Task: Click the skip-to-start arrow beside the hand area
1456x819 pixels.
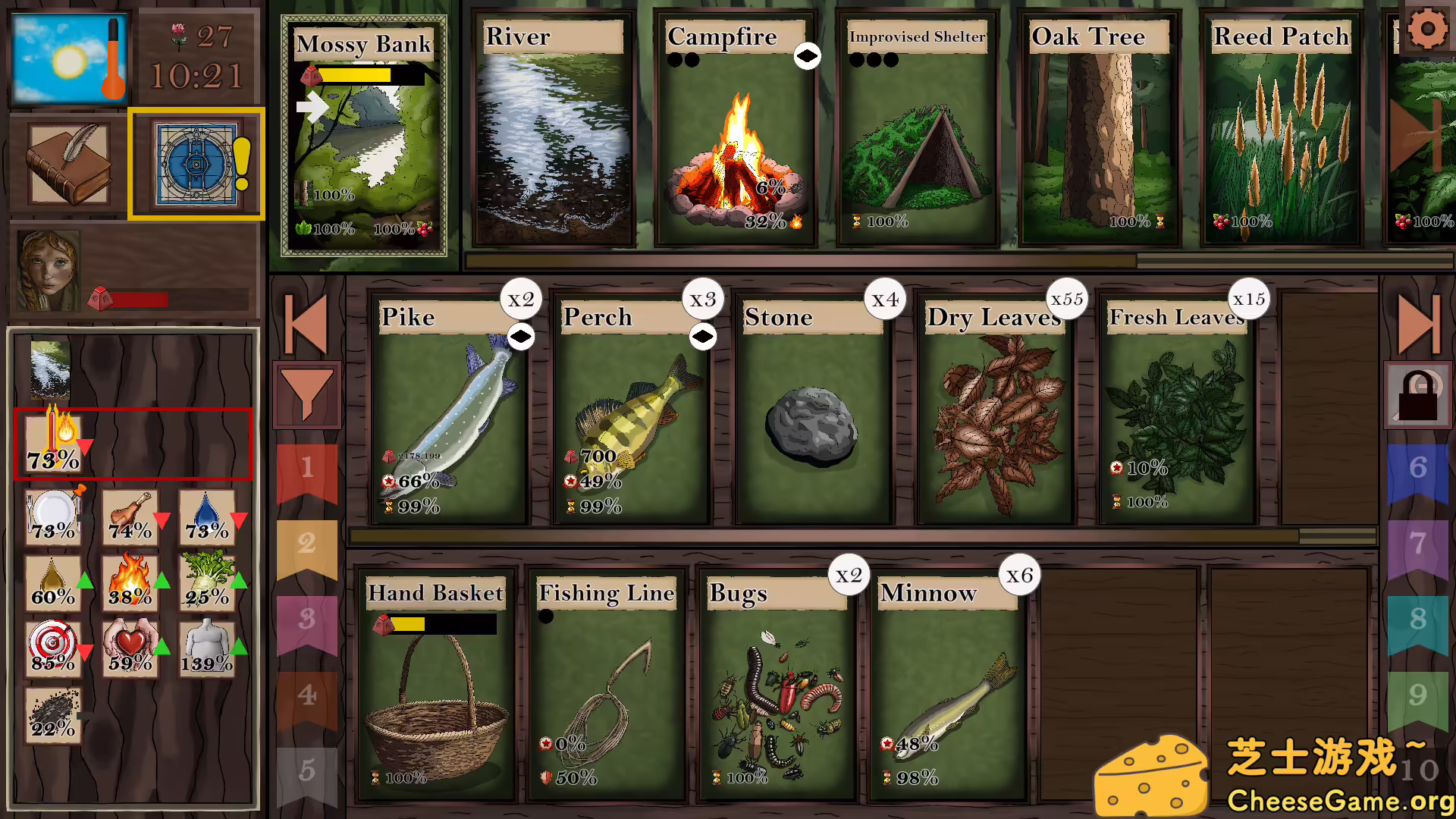Action: [307, 325]
